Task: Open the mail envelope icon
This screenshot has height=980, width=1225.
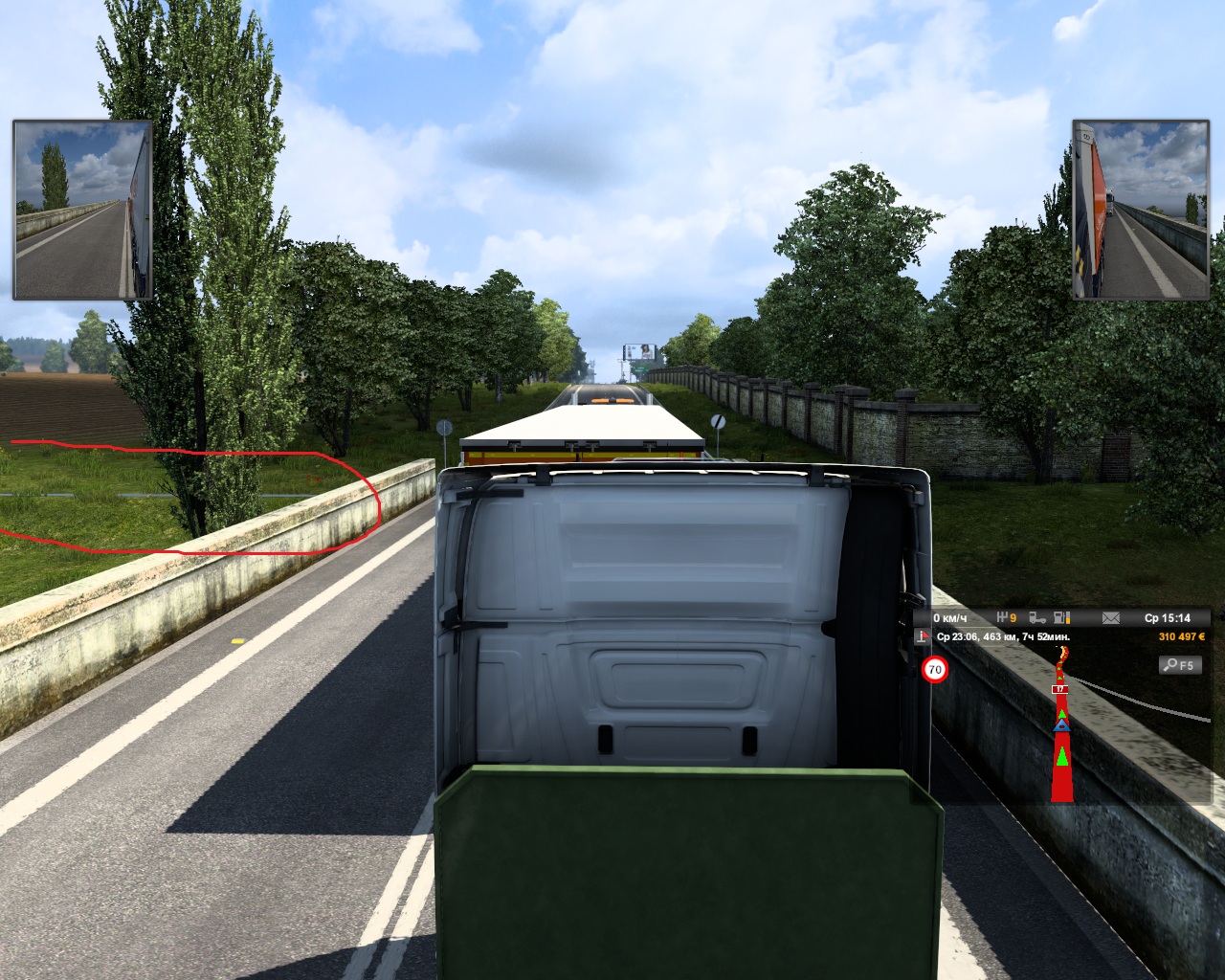Action: point(1110,618)
